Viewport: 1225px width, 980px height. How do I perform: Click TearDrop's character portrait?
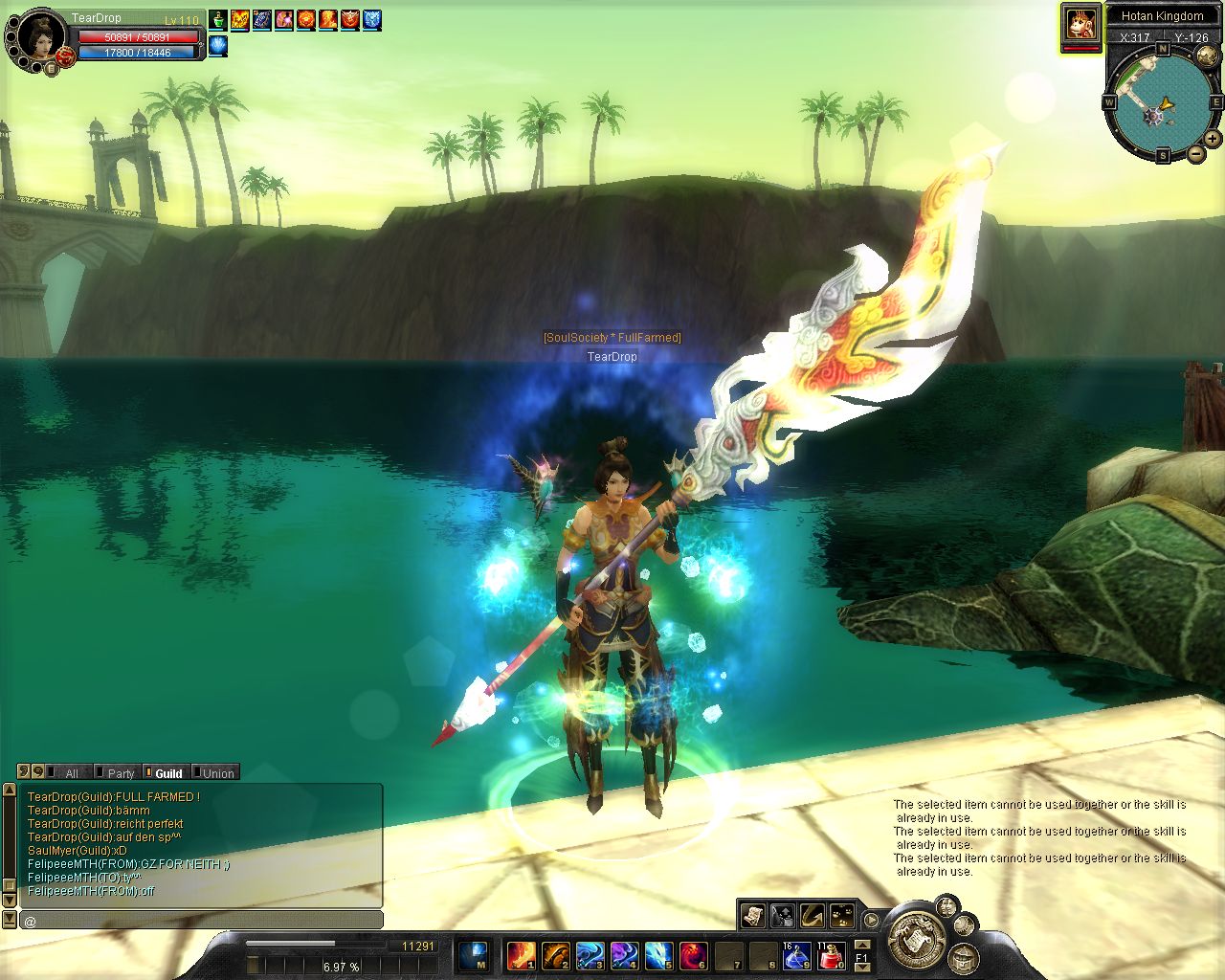click(38, 38)
